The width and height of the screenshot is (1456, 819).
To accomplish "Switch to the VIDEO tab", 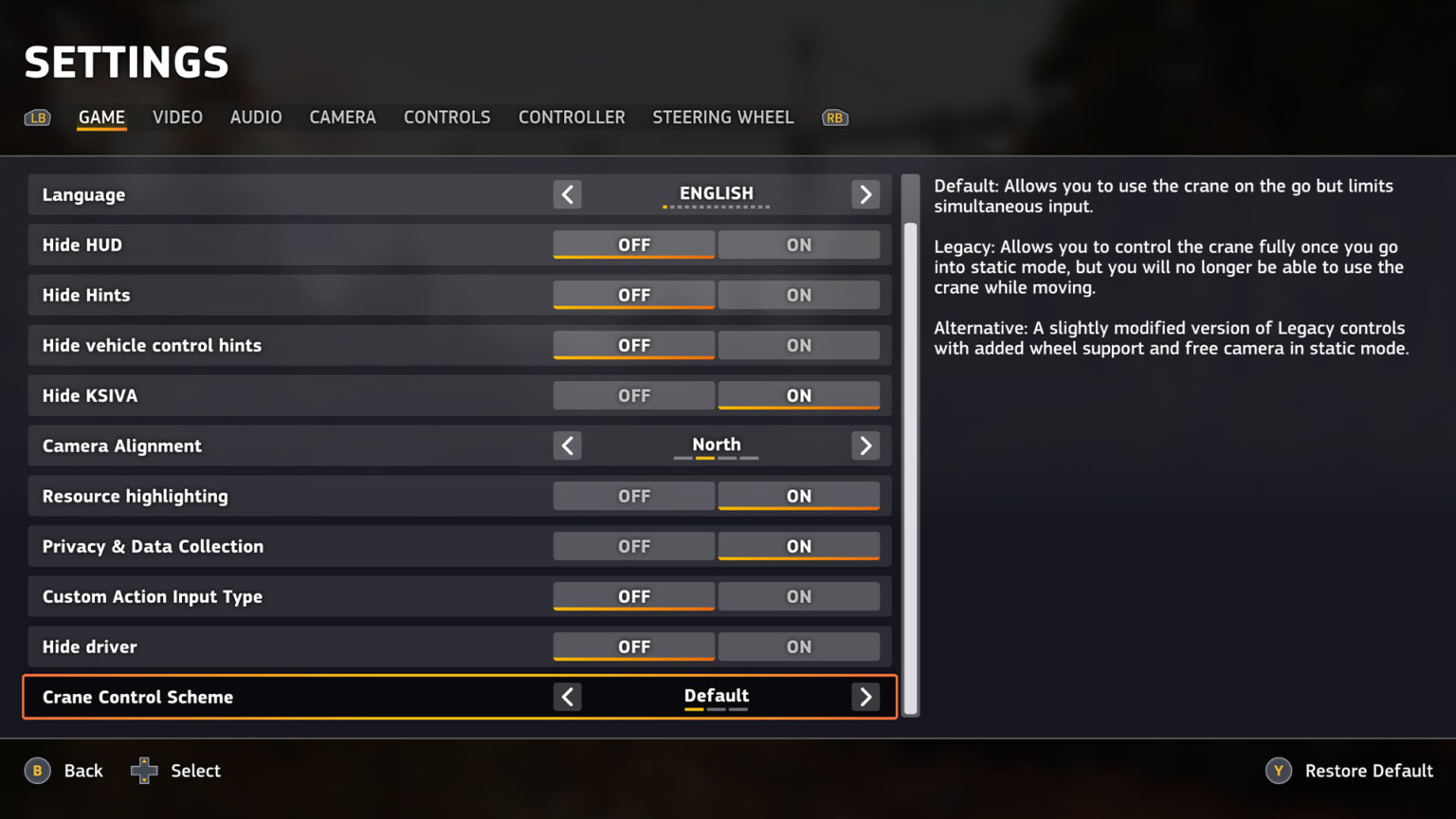I will click(177, 118).
